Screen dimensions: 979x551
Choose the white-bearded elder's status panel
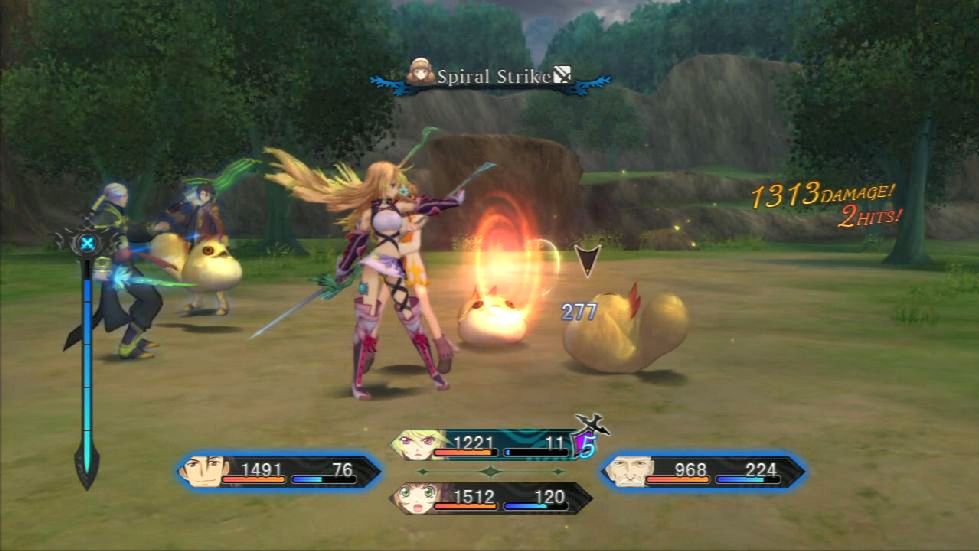tap(702, 471)
